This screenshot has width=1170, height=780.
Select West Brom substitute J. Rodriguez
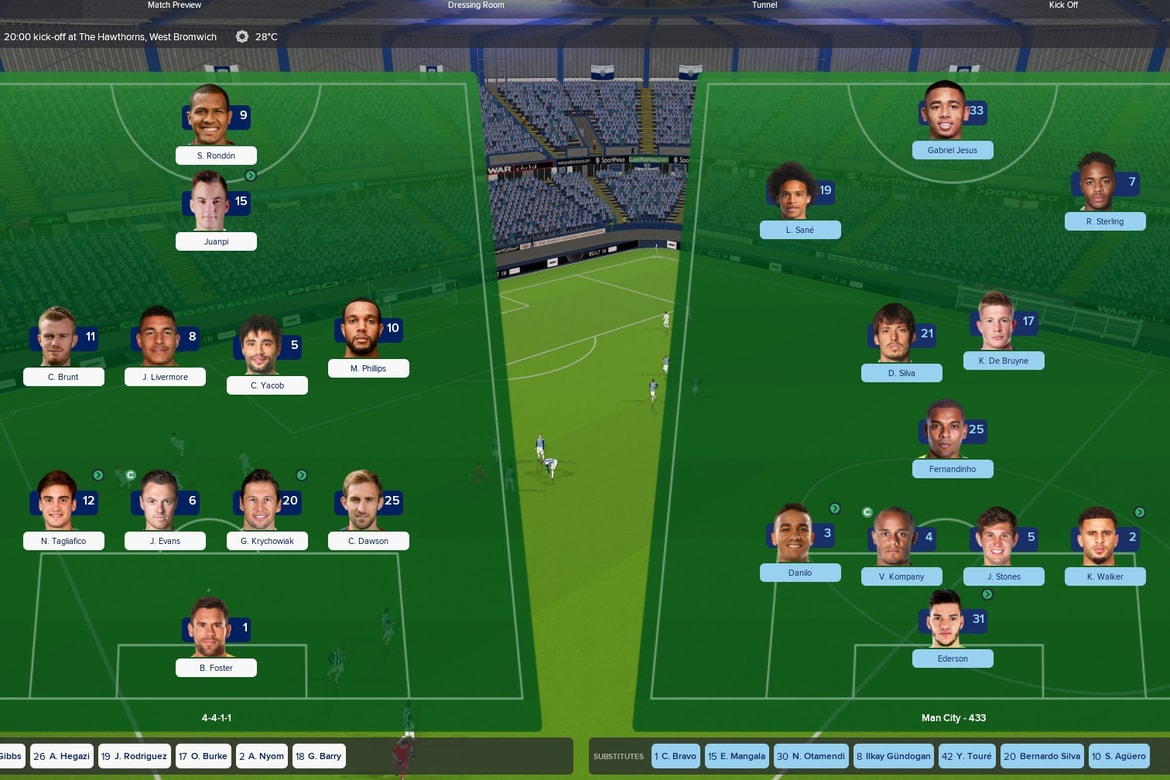coord(134,756)
